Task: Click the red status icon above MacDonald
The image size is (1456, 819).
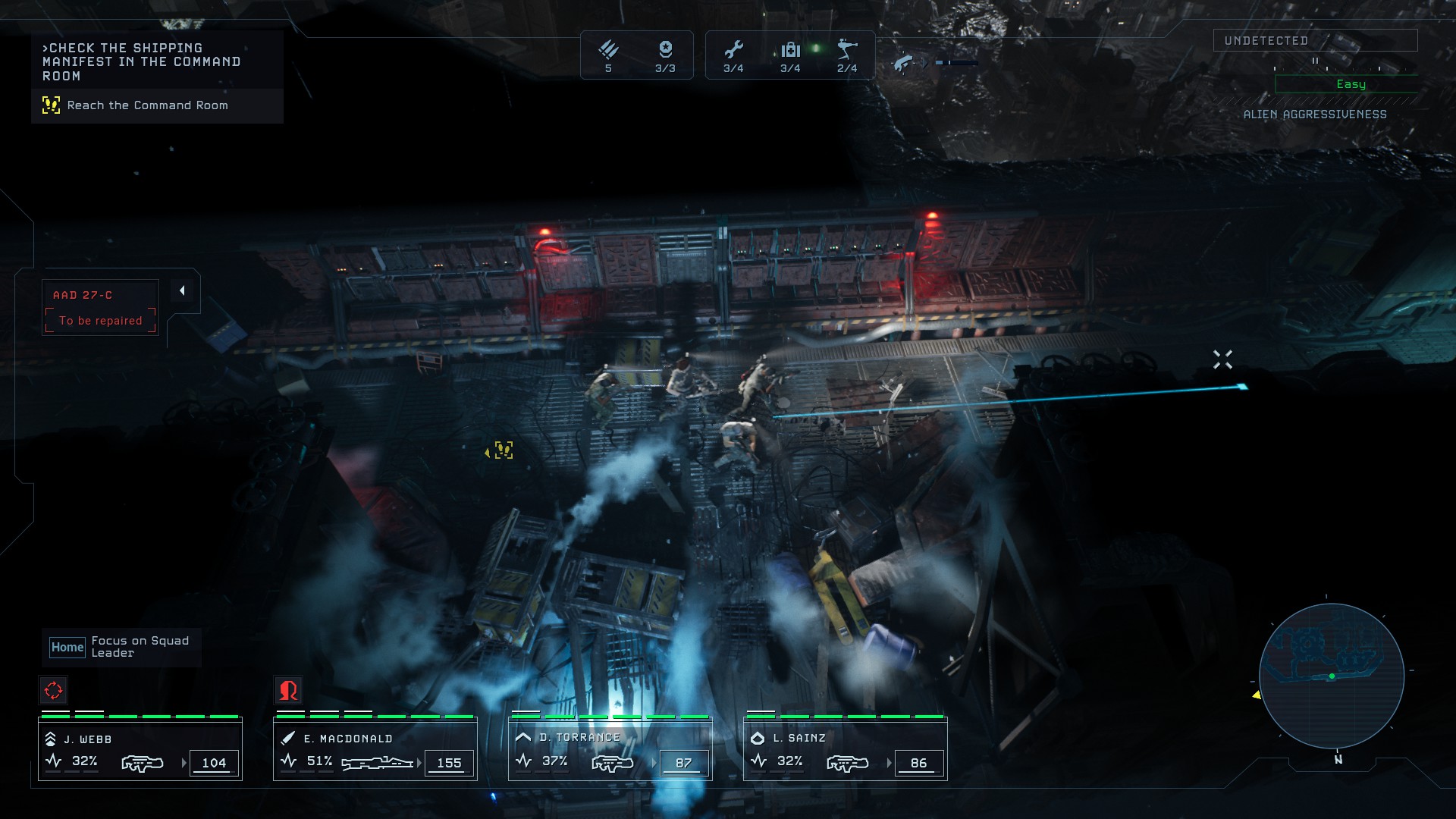Action: 288,690
